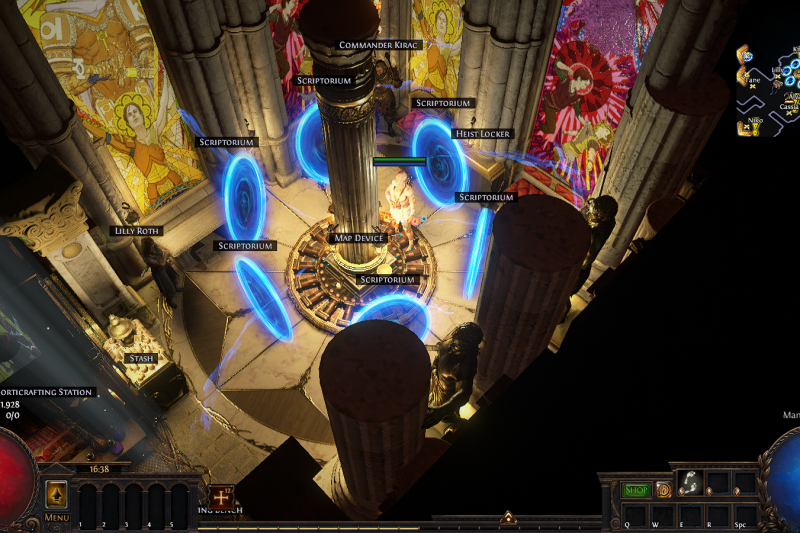Open the Horticrafting Station label

[x=46, y=392]
